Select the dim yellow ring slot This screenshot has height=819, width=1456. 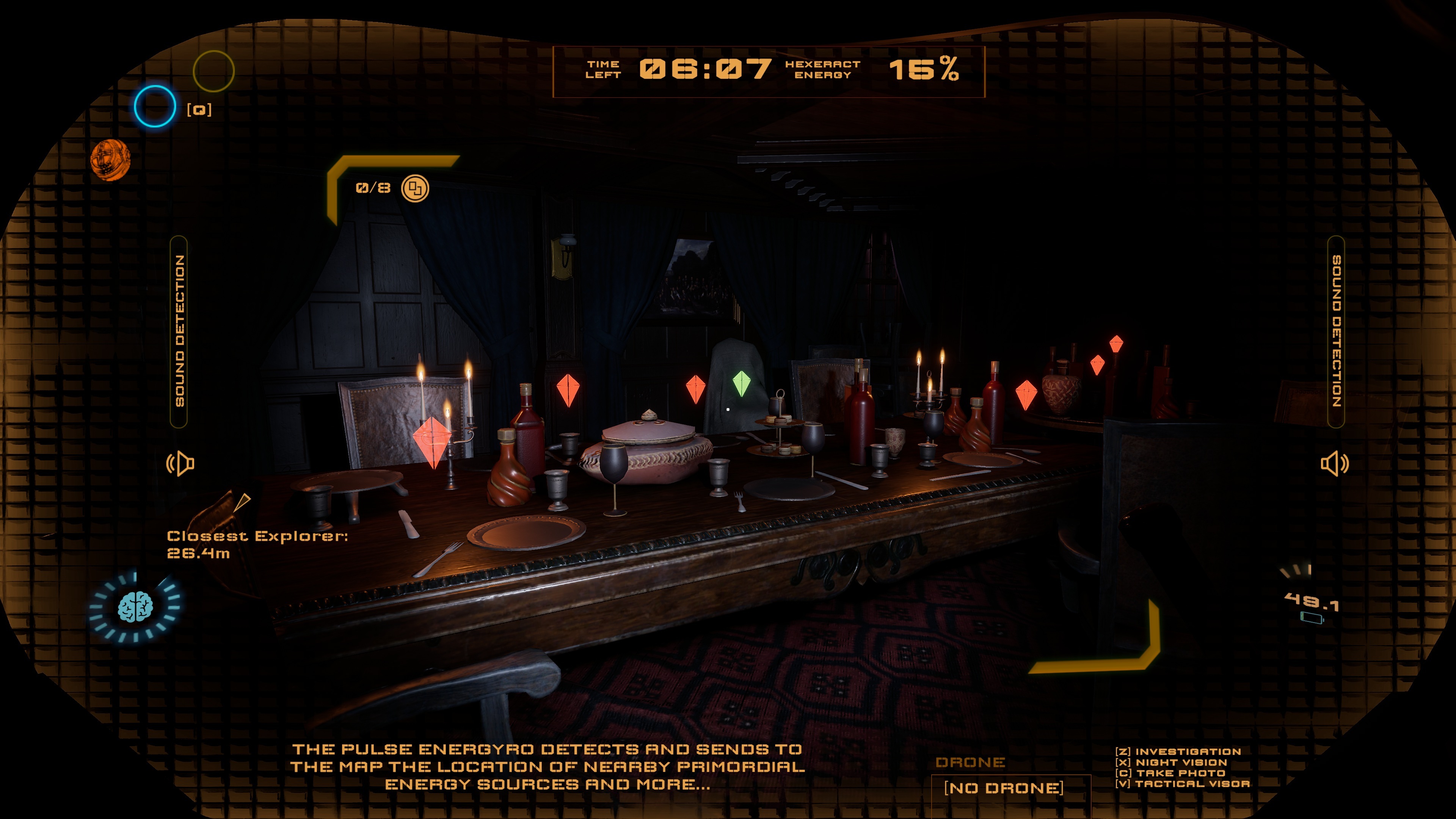point(213,71)
